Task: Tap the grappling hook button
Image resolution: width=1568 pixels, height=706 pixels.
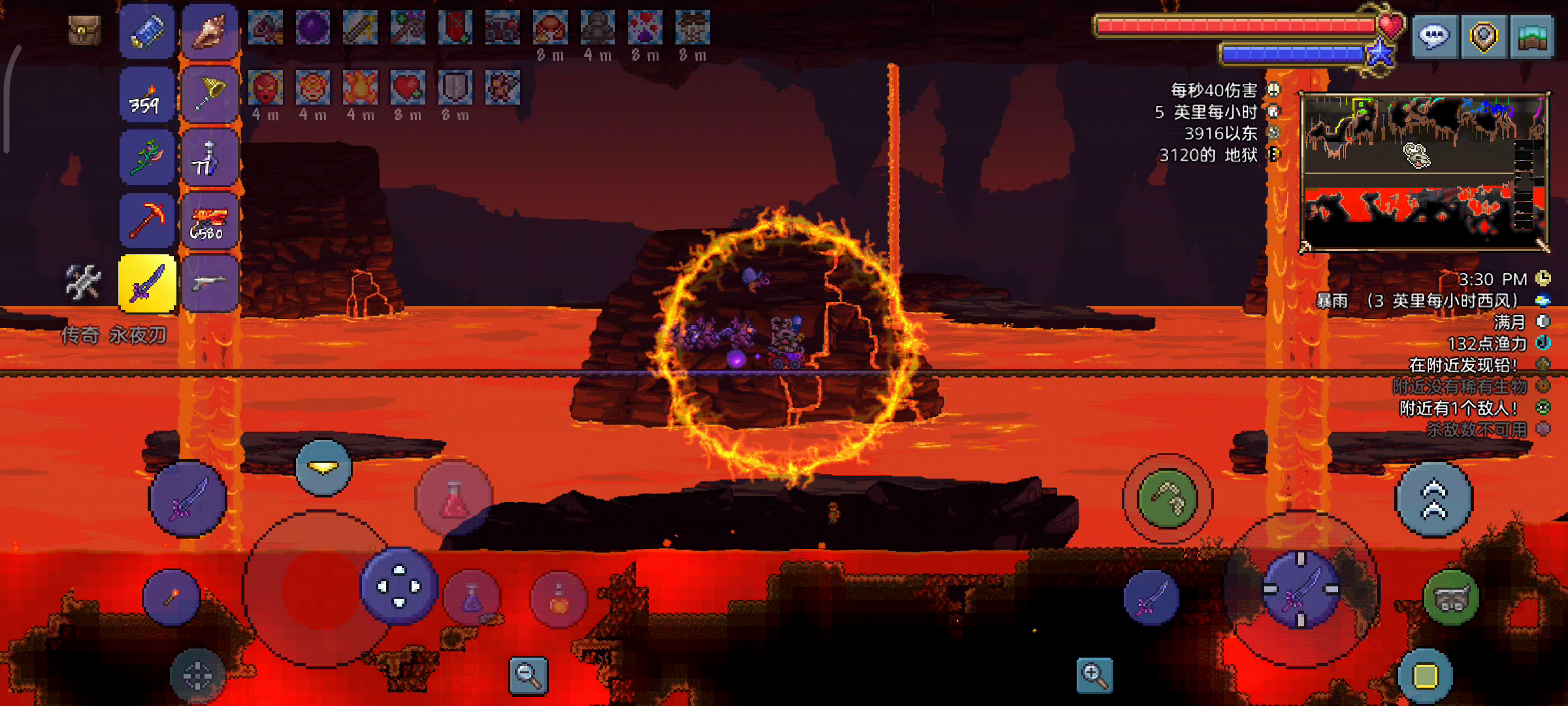Action: coord(1168,499)
